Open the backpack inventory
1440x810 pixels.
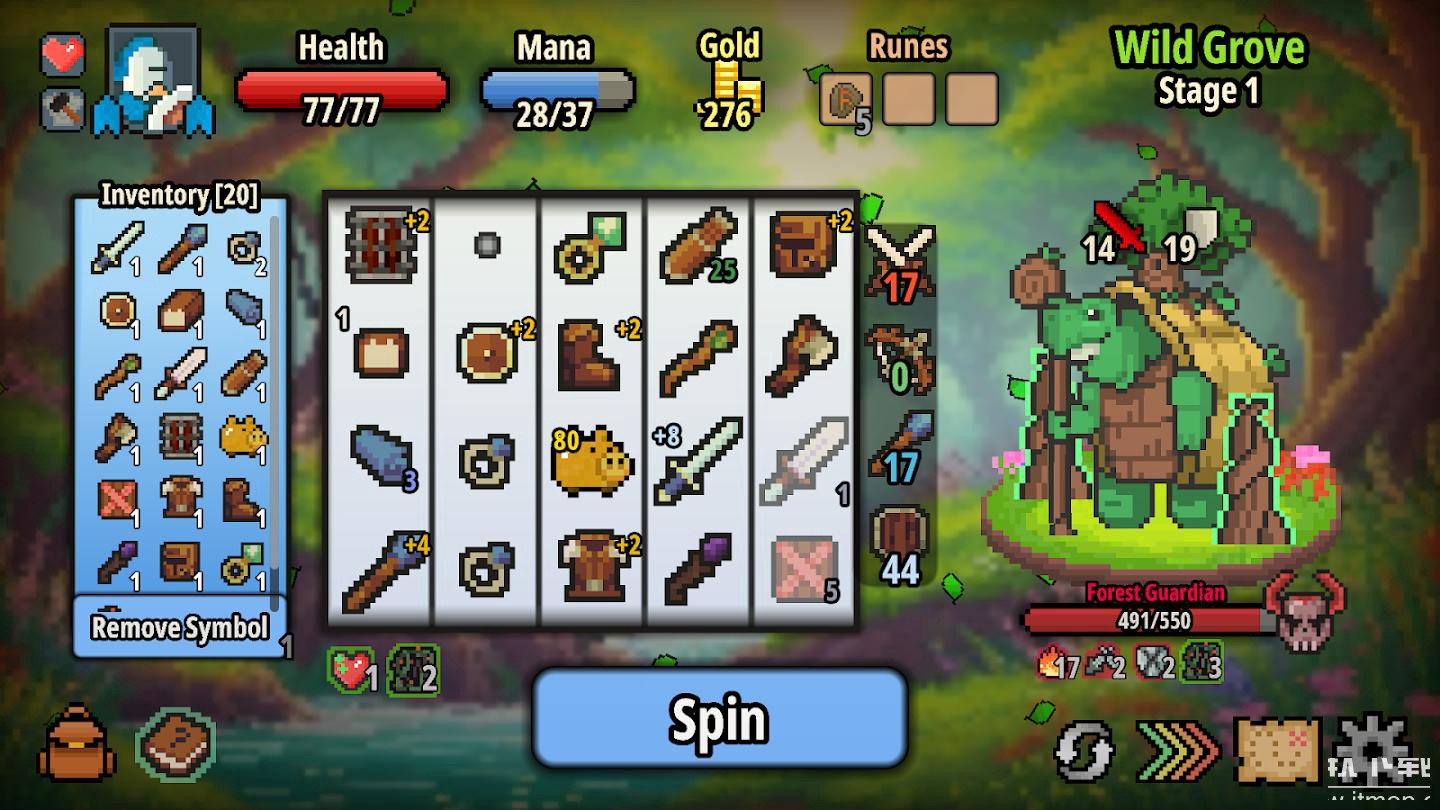[x=76, y=745]
